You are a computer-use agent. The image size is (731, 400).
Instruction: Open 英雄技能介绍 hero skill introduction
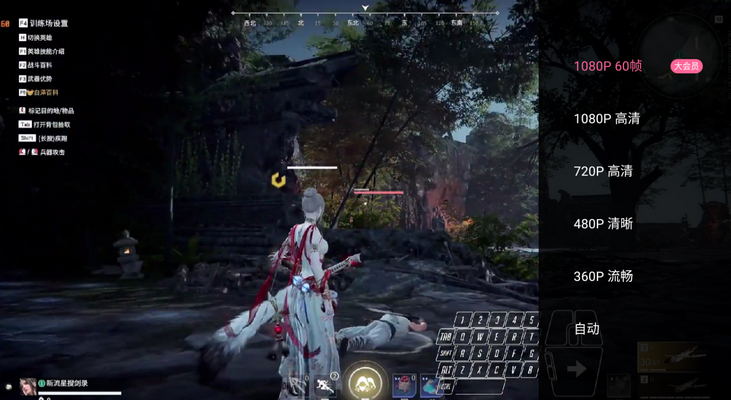tap(46, 50)
